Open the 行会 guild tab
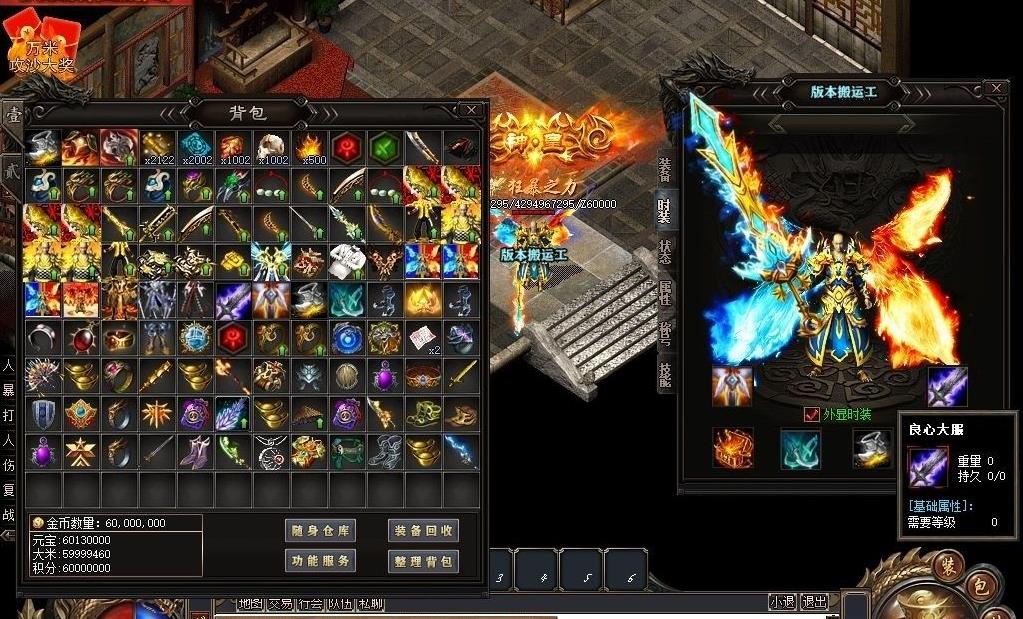Image resolution: width=1023 pixels, height=619 pixels. pyautogui.click(x=311, y=603)
